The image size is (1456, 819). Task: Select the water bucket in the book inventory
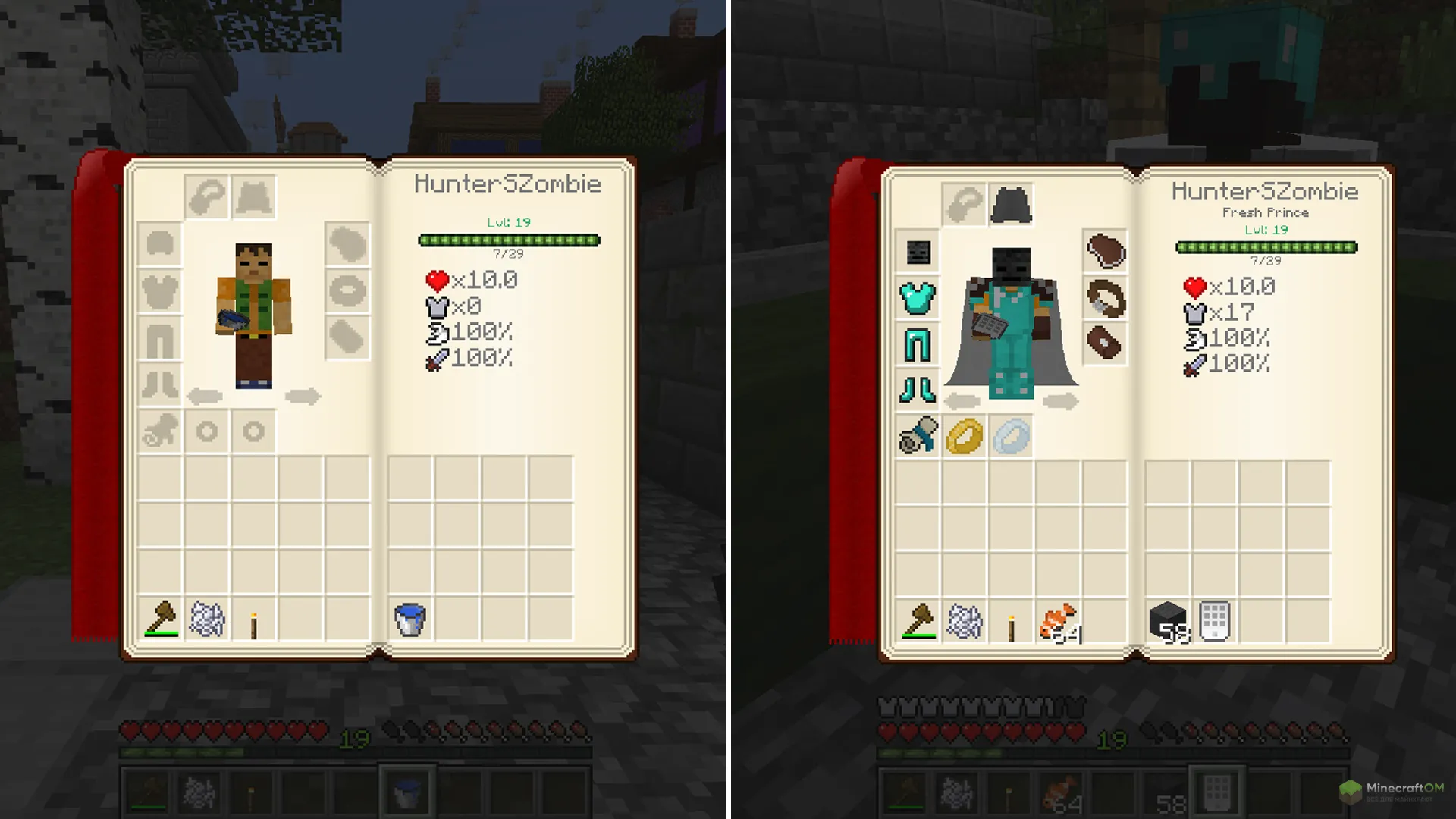pos(410,620)
